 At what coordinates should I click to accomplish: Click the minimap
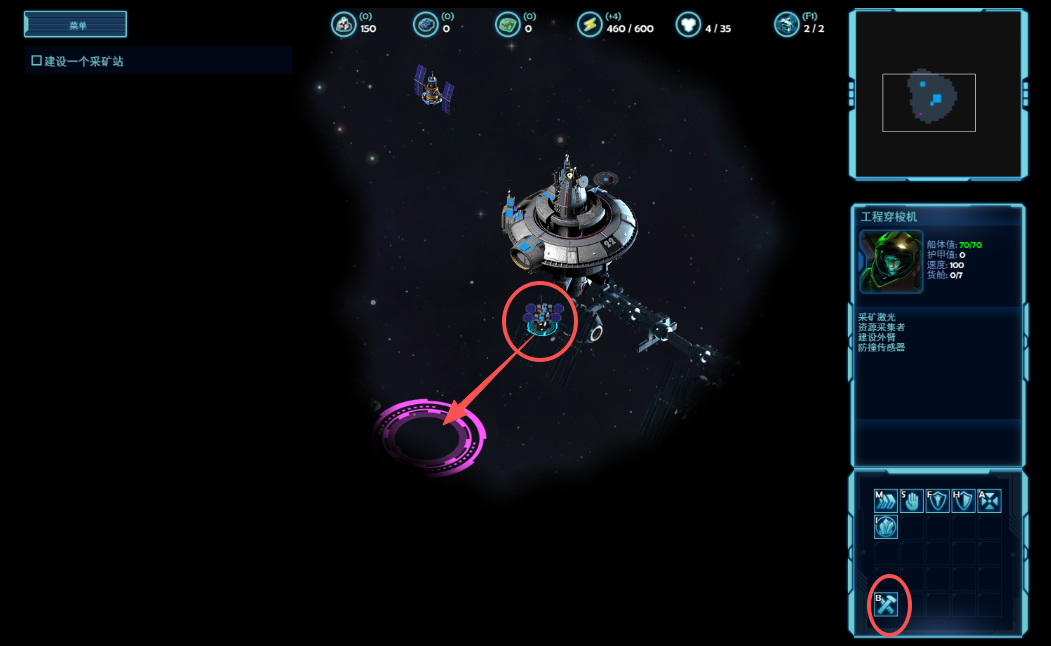tap(936, 95)
